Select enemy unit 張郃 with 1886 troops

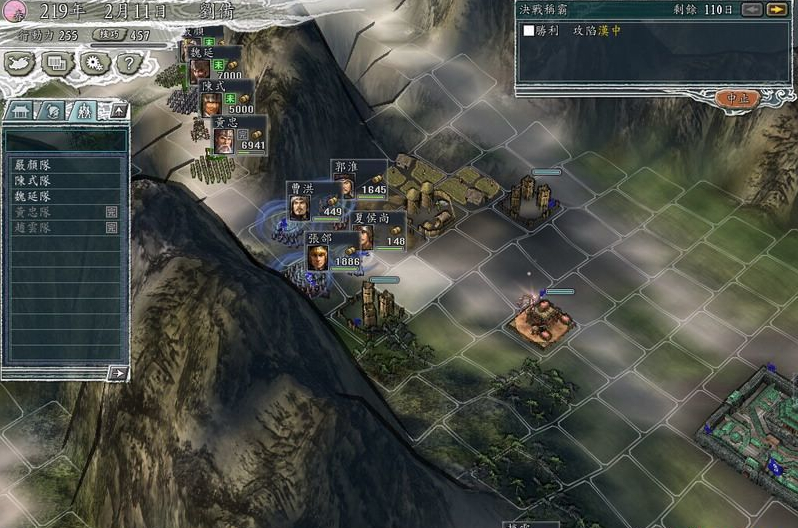(332, 252)
